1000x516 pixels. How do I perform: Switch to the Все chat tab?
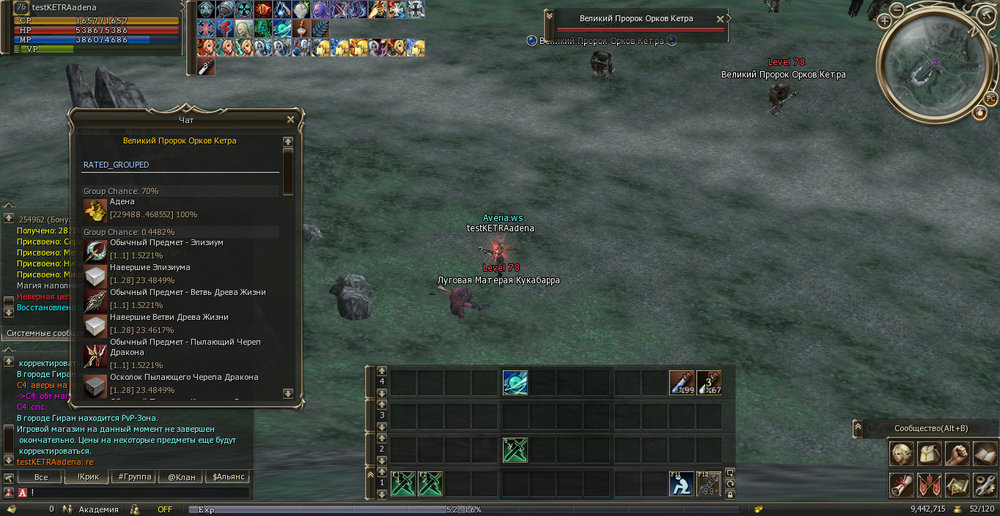40,478
